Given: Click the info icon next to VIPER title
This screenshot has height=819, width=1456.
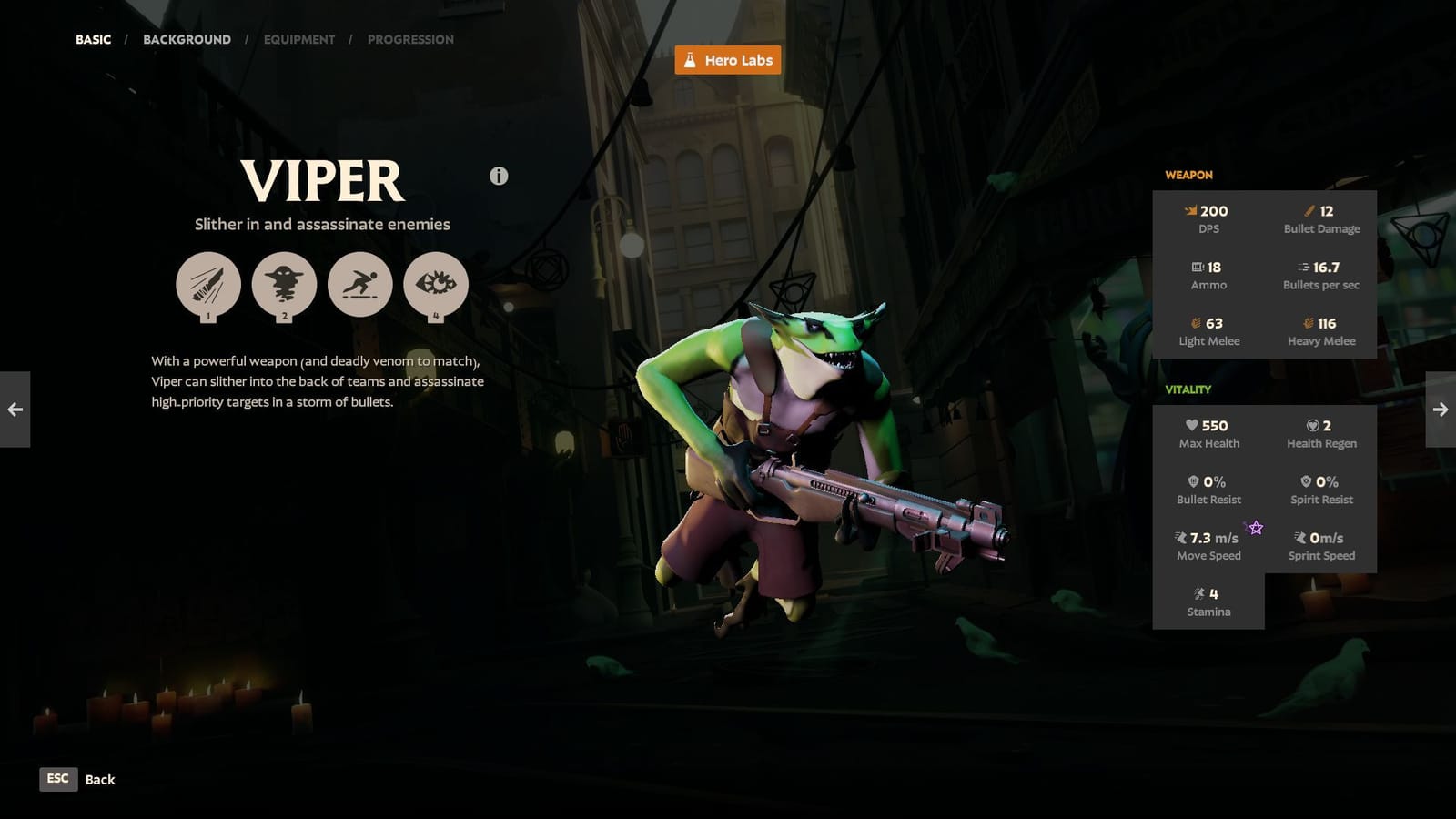Looking at the screenshot, I should [497, 177].
